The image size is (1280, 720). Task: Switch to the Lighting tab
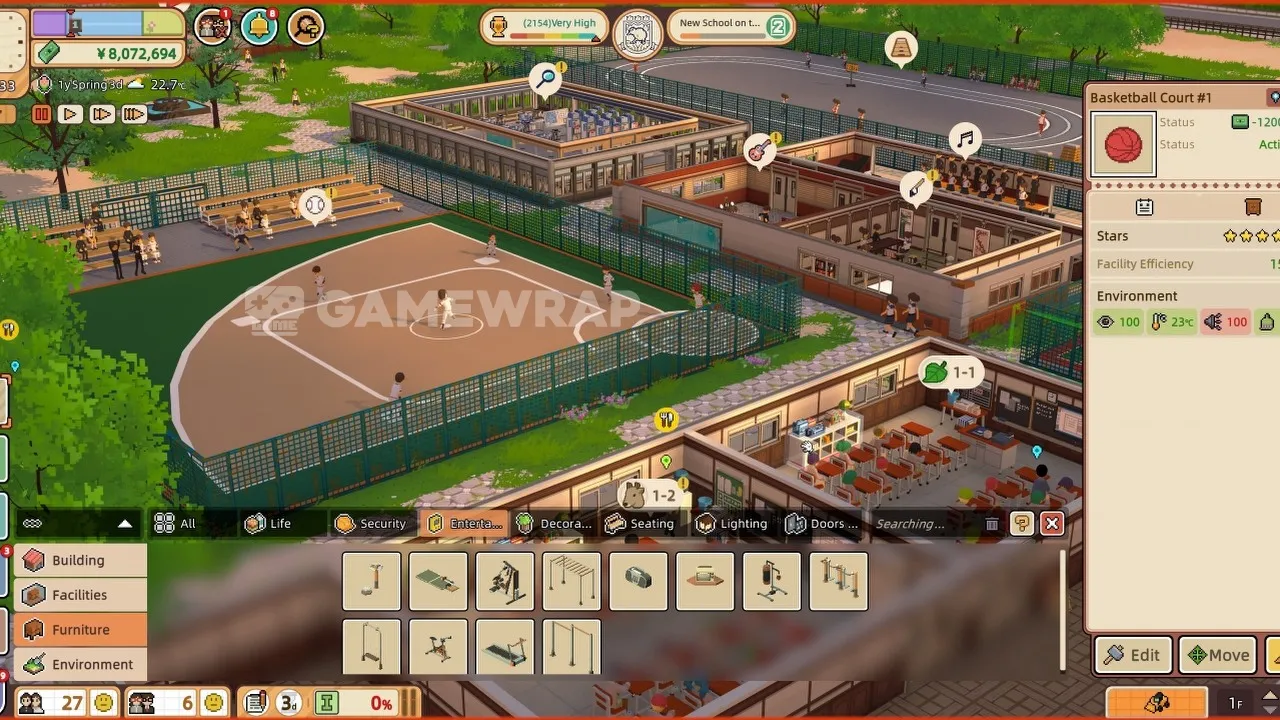[x=732, y=523]
